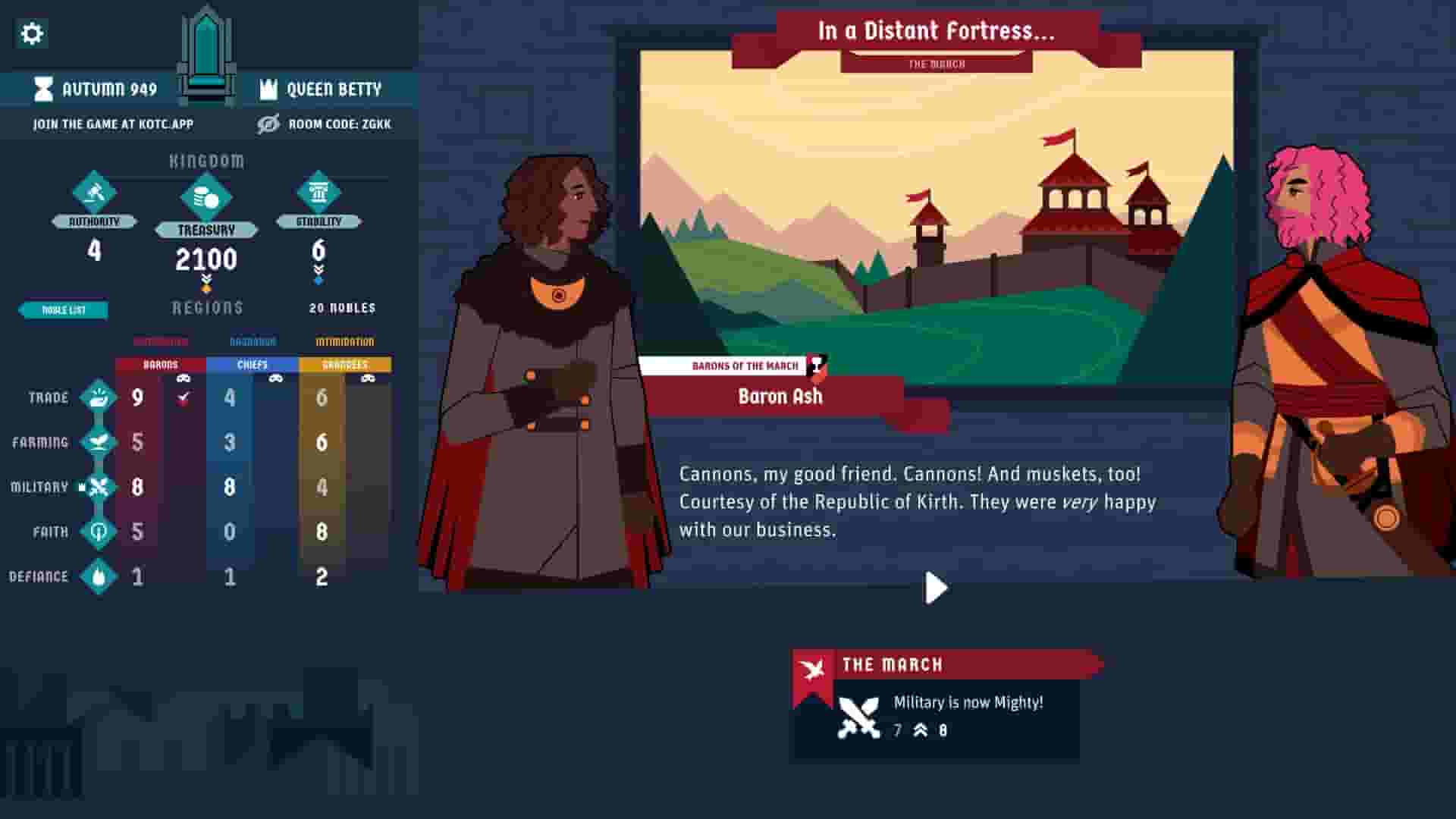Screen dimensions: 1456x819
Task: Click the blue stability change marker
Action: coord(318,281)
